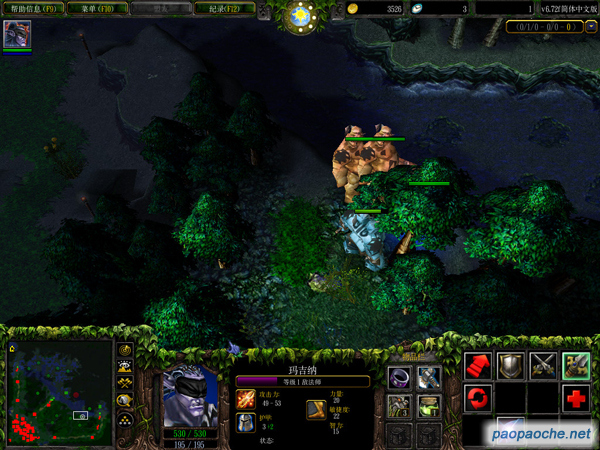
Task: Click the green creature icon in command card
Action: point(575,365)
